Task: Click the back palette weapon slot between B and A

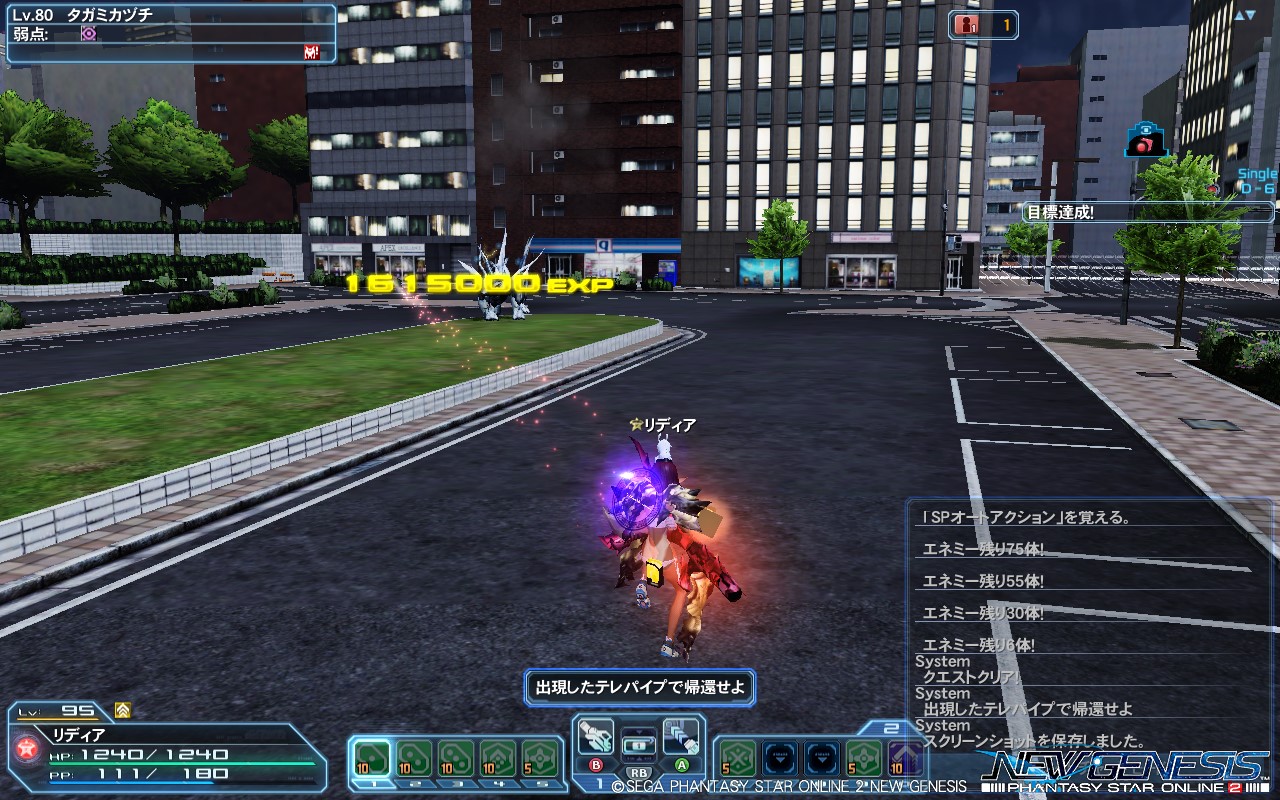Action: pos(639,746)
